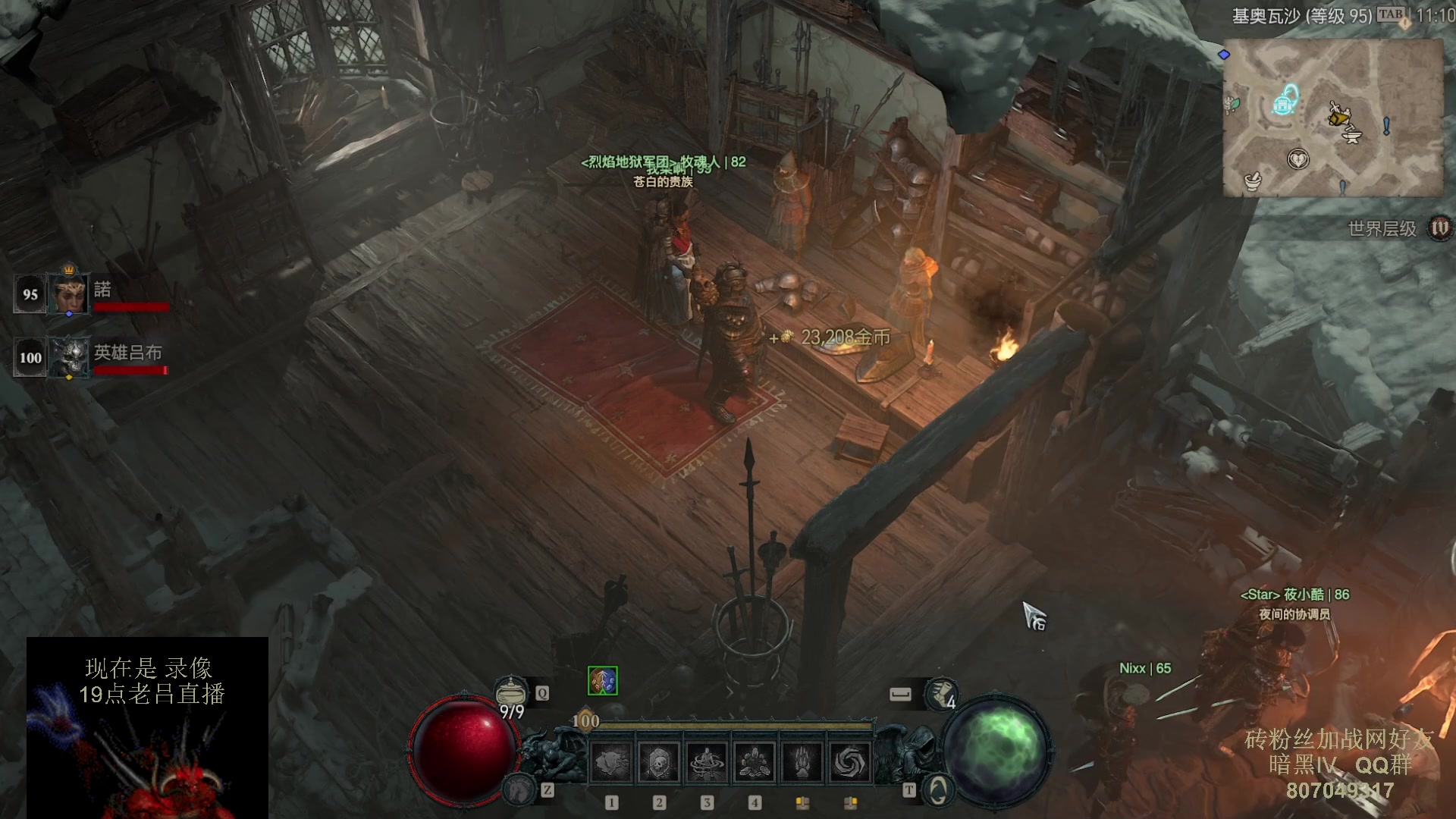The image size is (1456, 819).
Task: Open the minimap
Action: tap(1332, 118)
